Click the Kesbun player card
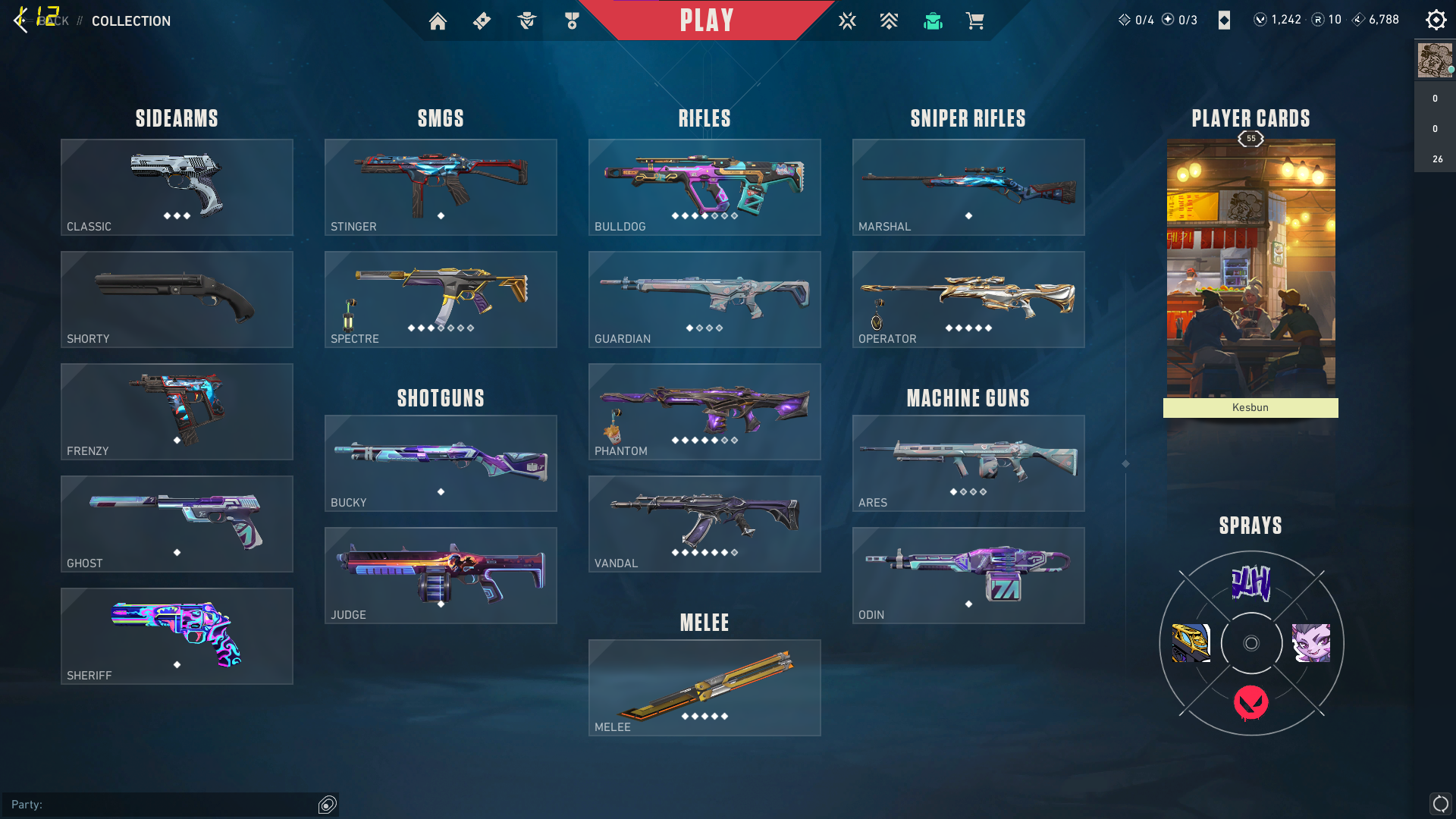The image size is (1456, 819). (x=1250, y=273)
